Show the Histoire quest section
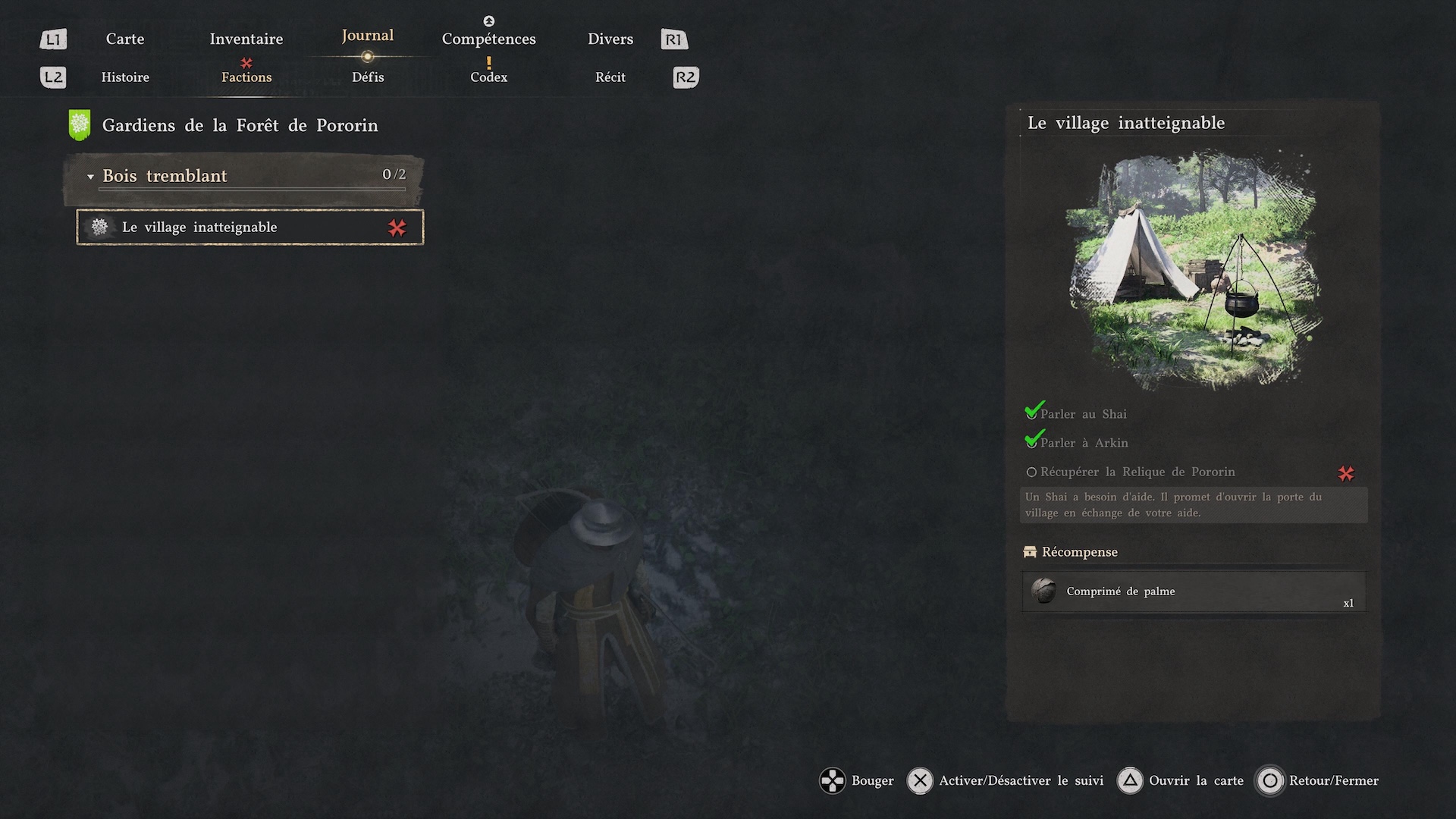This screenshot has height=819, width=1456. click(x=125, y=77)
